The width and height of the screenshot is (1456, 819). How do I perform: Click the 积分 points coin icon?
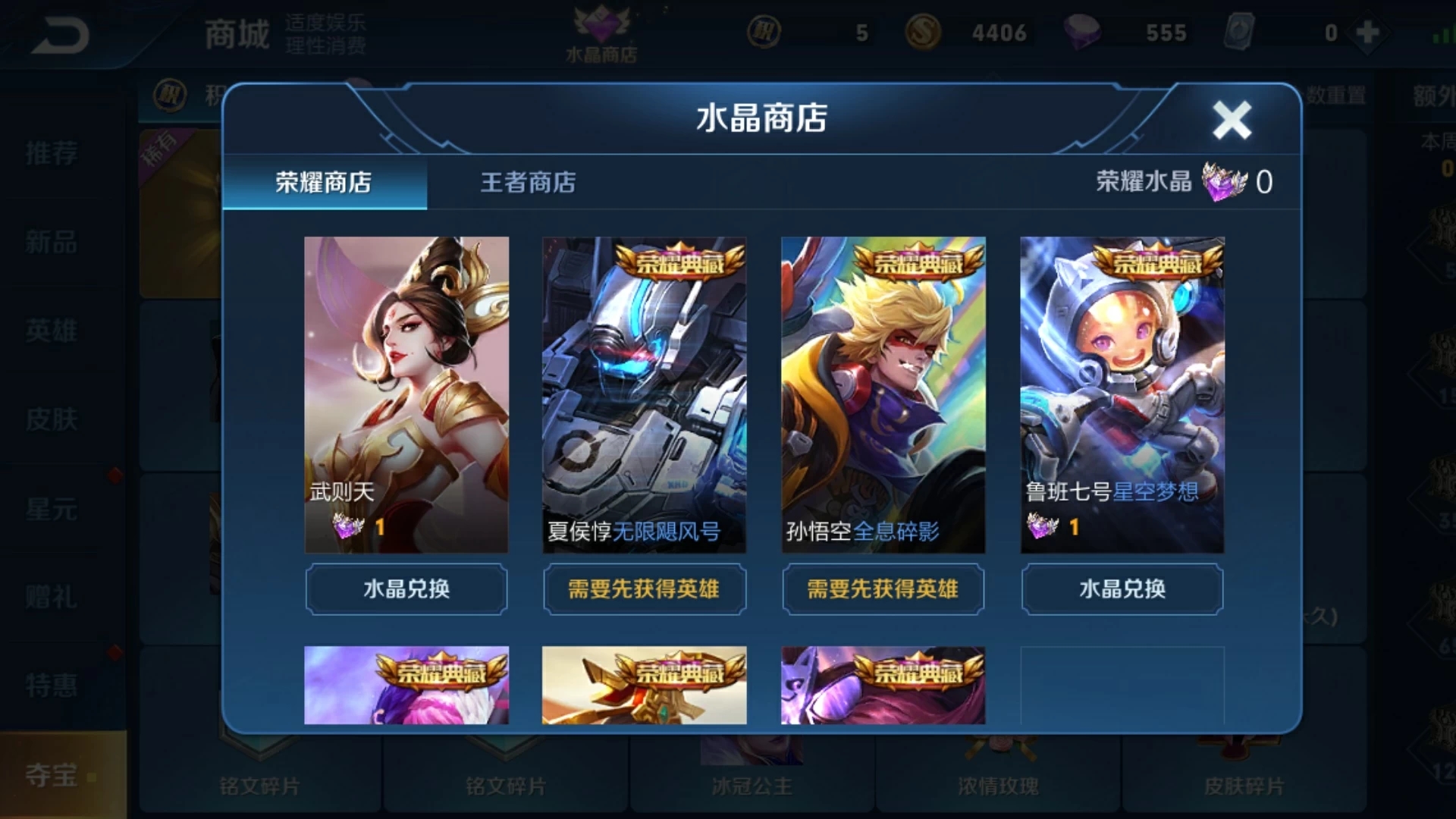click(765, 33)
